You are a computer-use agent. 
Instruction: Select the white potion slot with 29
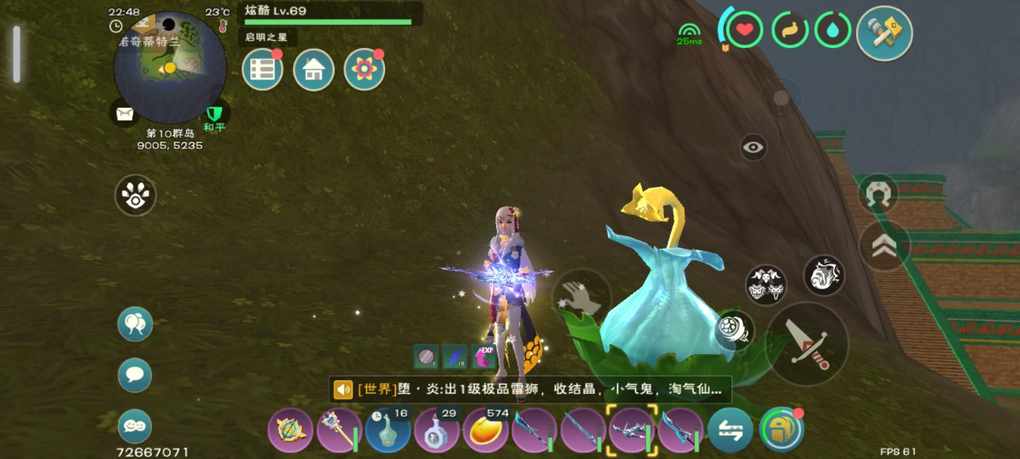[437, 431]
